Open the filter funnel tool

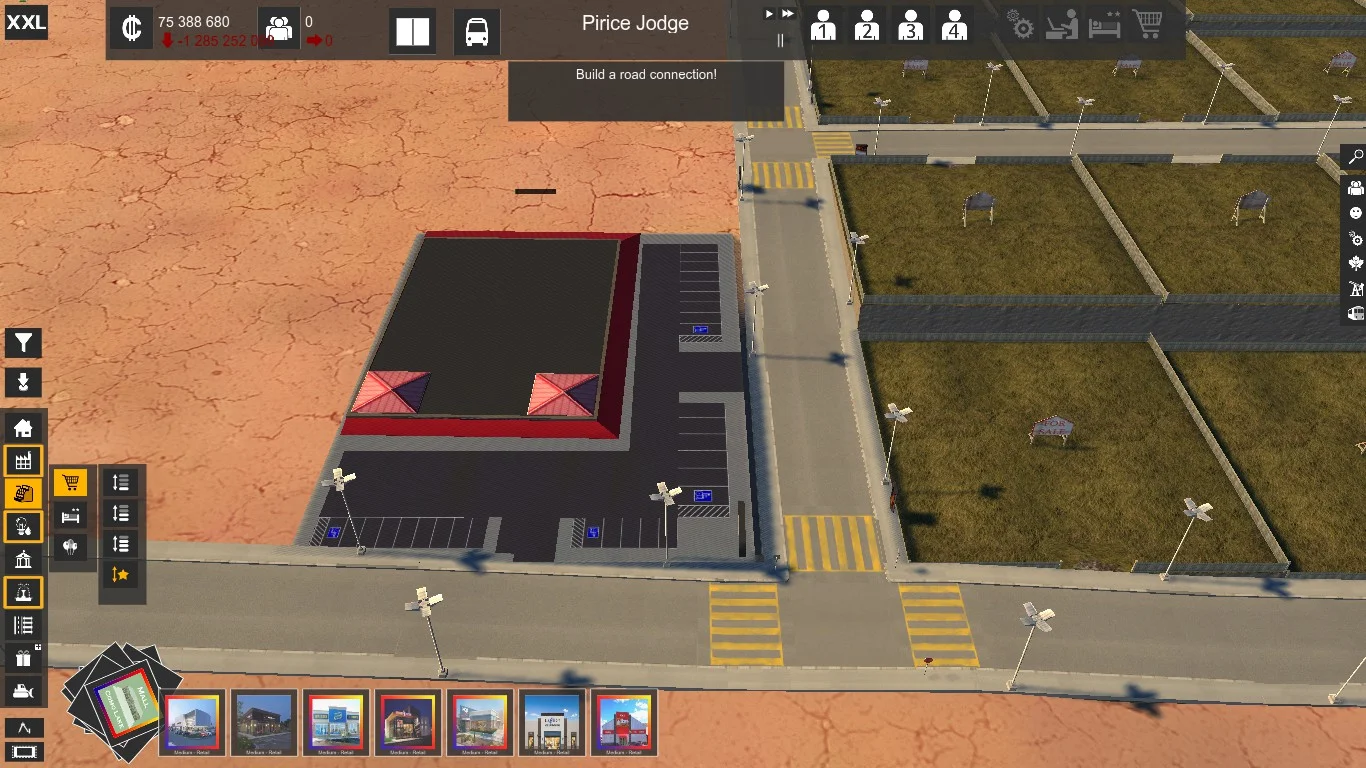pyautogui.click(x=24, y=343)
